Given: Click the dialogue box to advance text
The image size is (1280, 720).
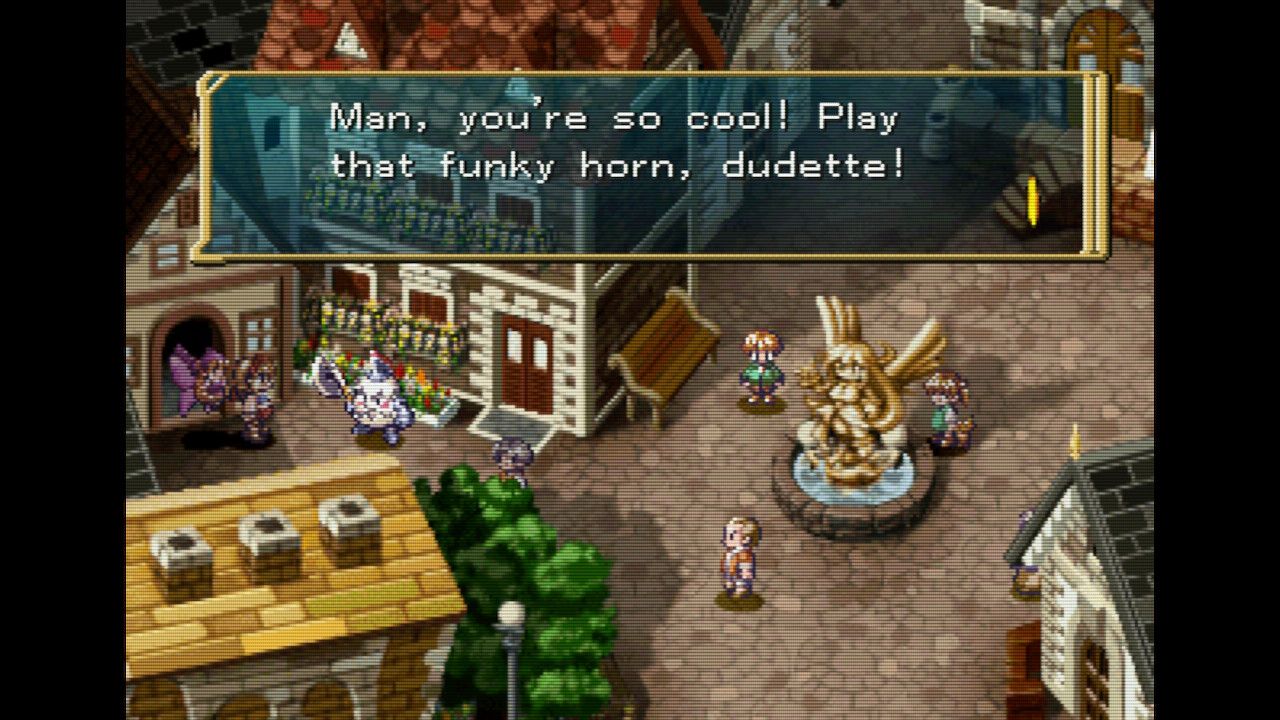Looking at the screenshot, I should coord(650,167).
